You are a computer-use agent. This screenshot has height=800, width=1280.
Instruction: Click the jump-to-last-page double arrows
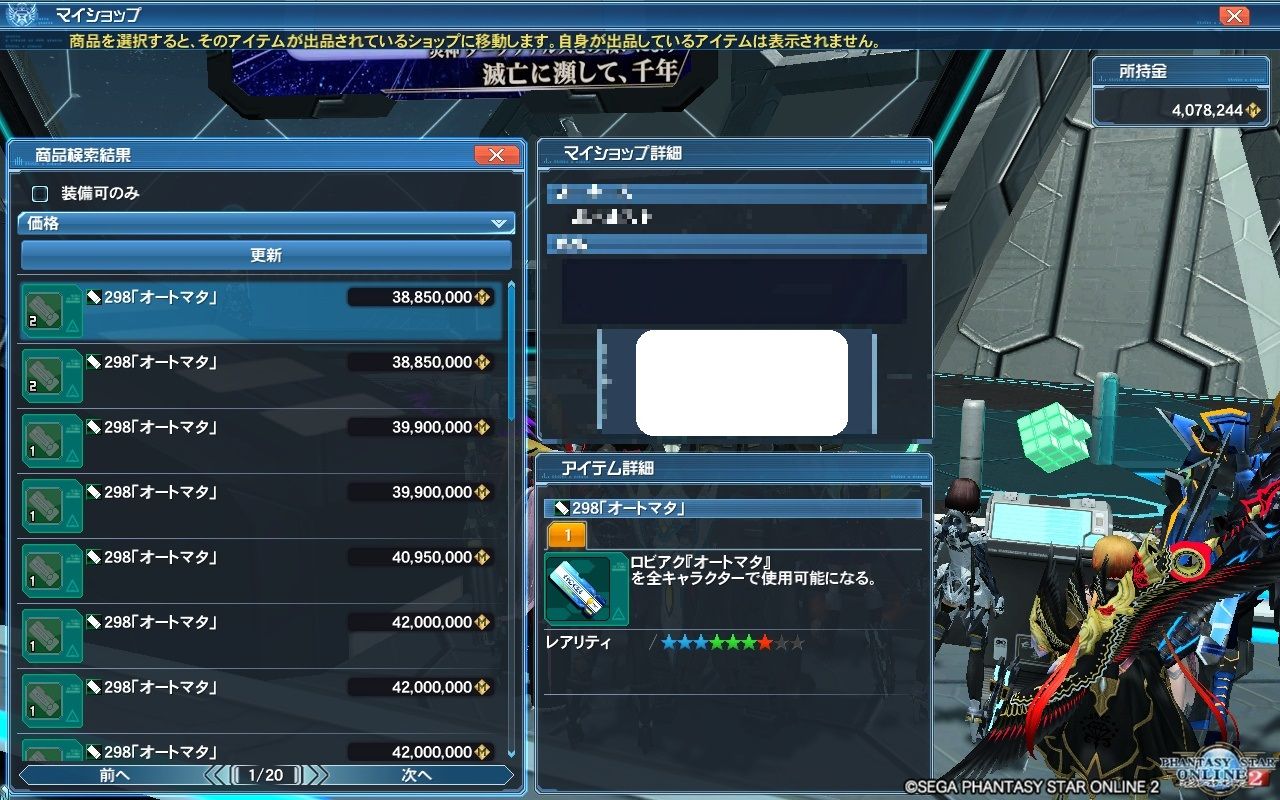322,773
